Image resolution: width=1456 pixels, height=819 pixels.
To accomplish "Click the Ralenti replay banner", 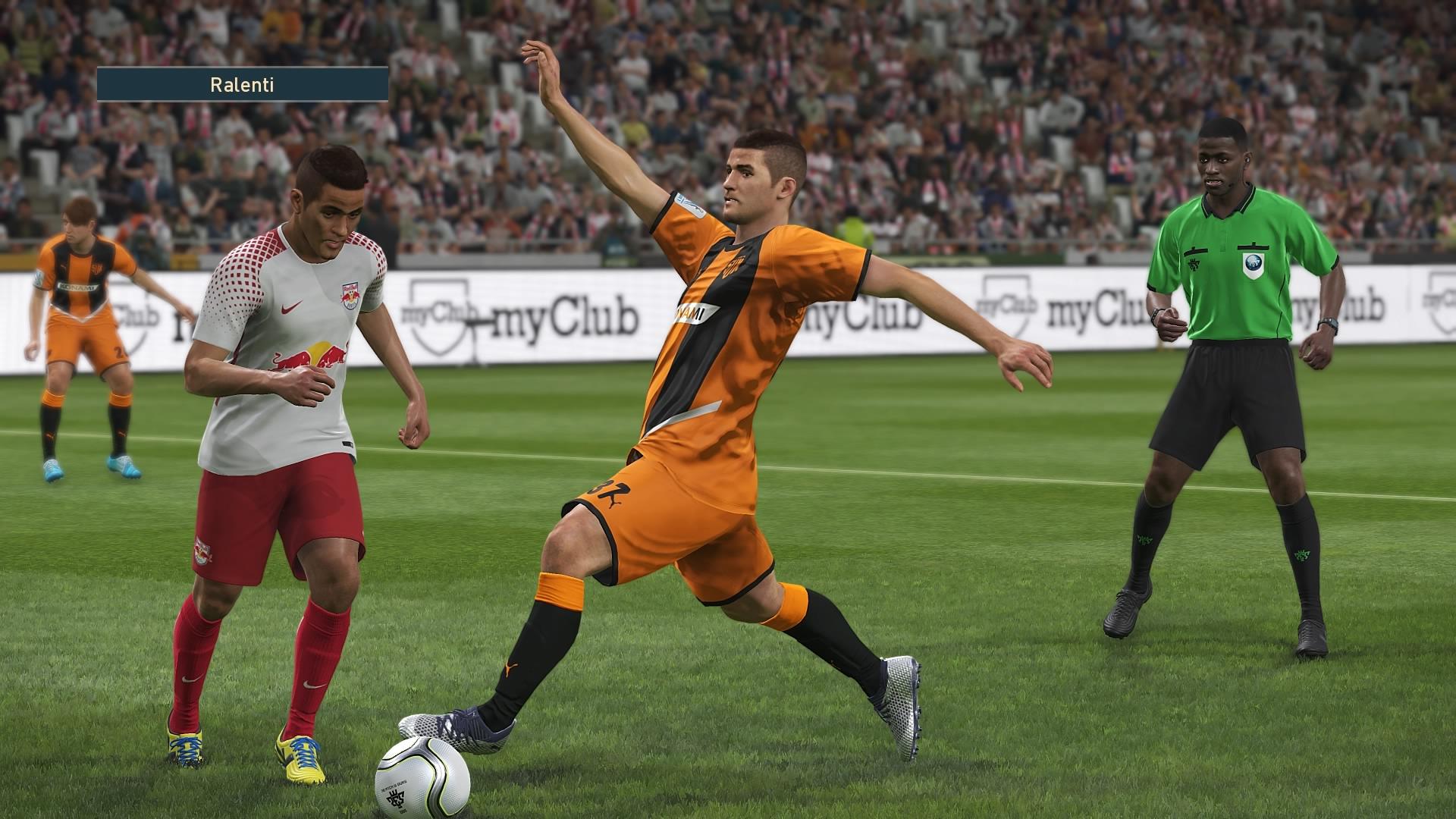I will tap(243, 84).
